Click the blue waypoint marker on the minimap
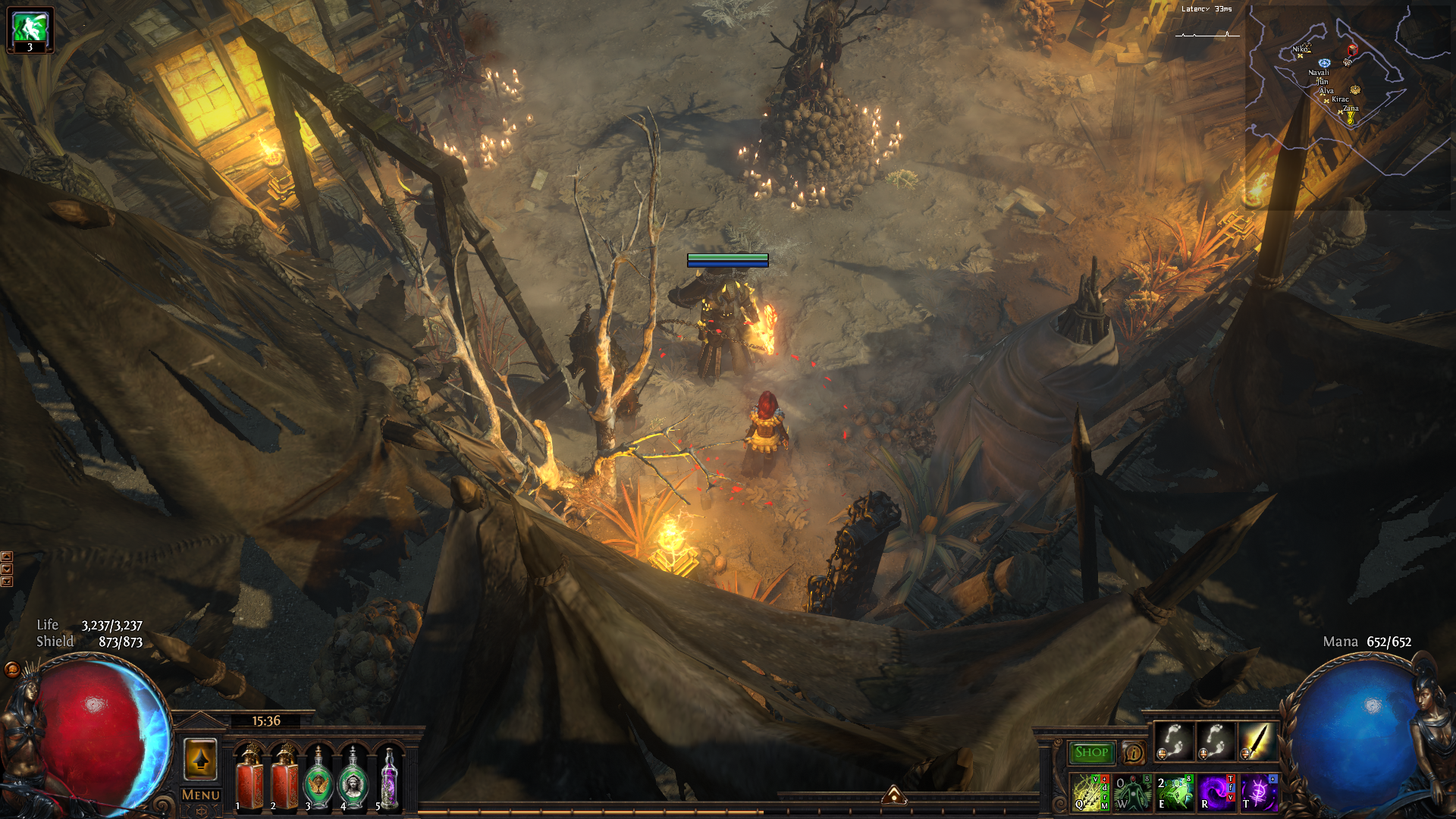The width and height of the screenshot is (1456, 819). tap(1324, 63)
